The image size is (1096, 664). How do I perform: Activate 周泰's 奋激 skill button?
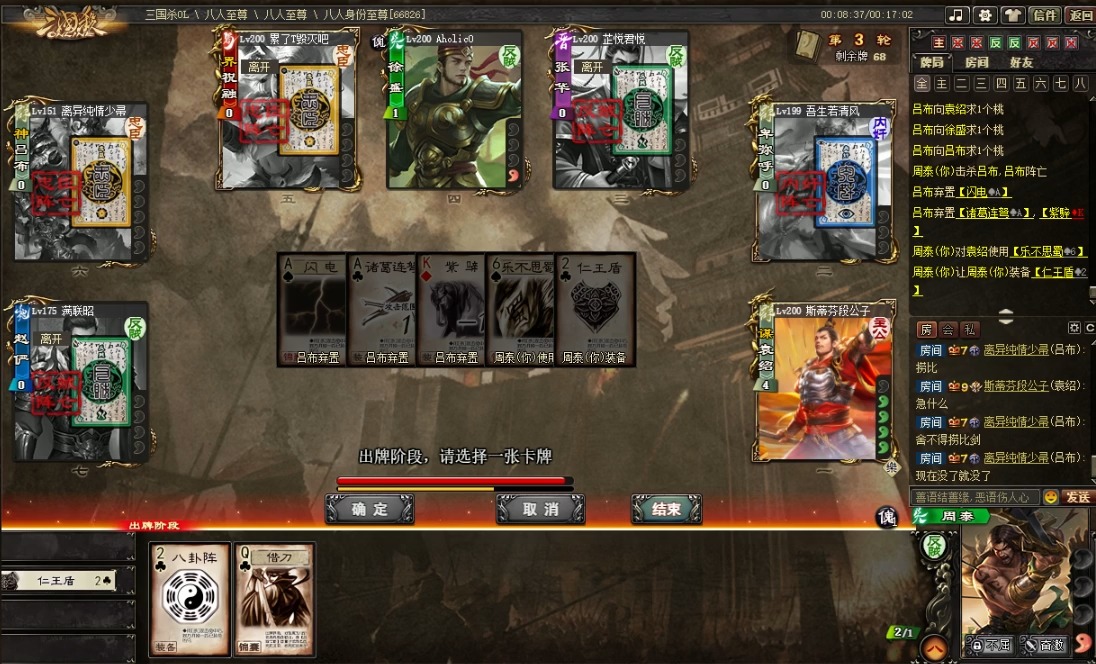tap(1043, 645)
